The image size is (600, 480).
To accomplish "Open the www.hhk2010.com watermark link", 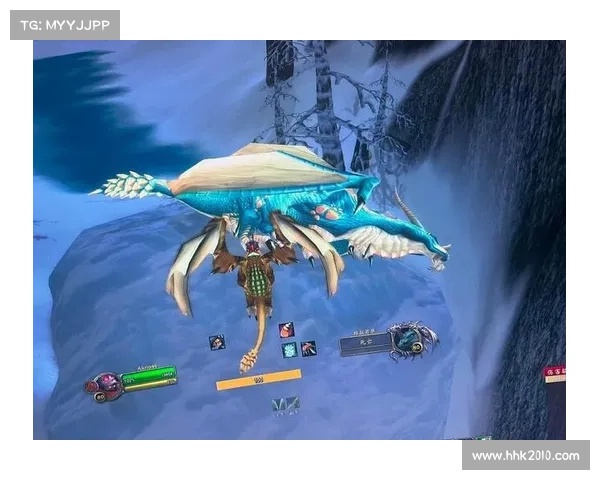I will 524,456.
